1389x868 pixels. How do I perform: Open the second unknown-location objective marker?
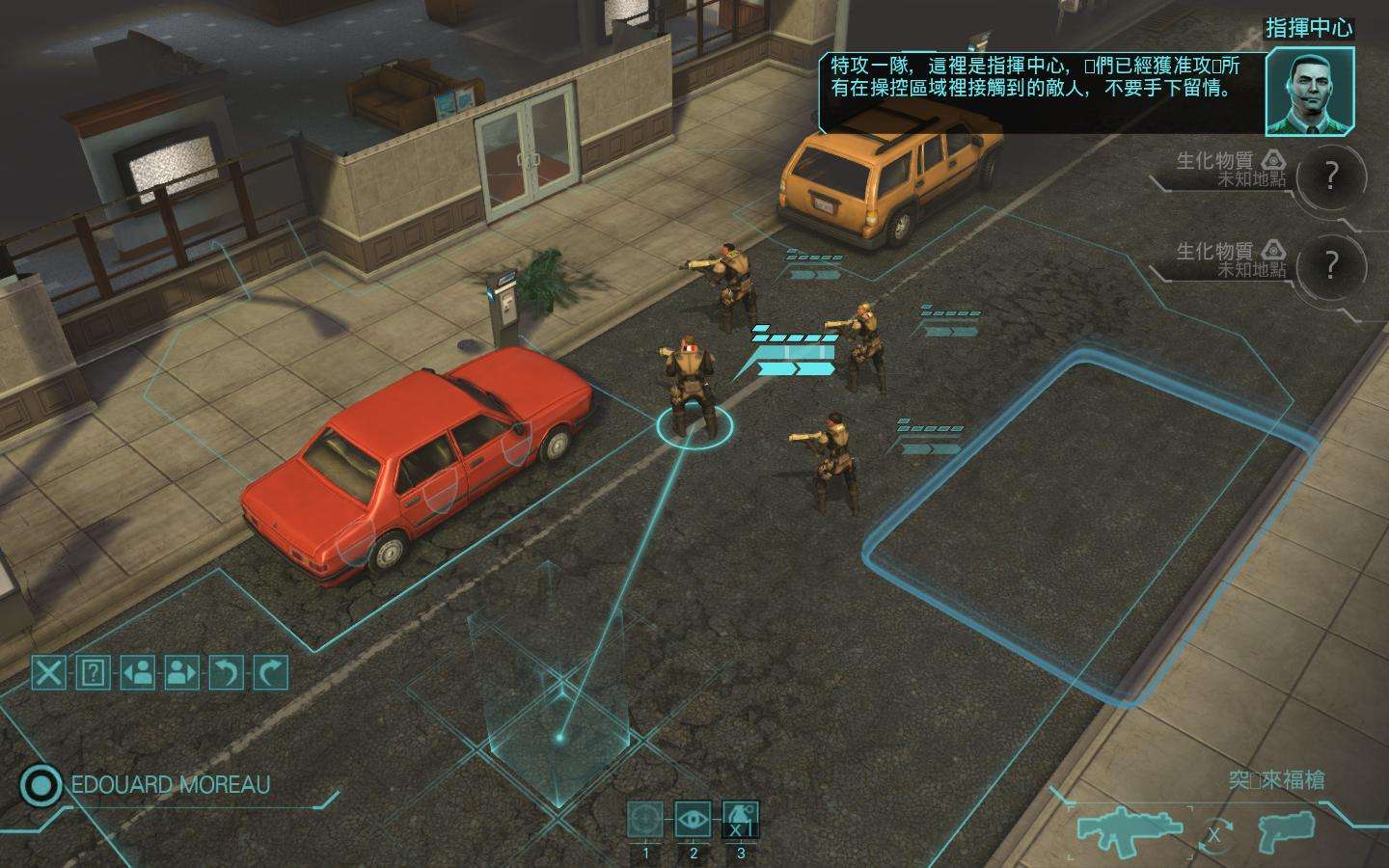[x=1331, y=265]
